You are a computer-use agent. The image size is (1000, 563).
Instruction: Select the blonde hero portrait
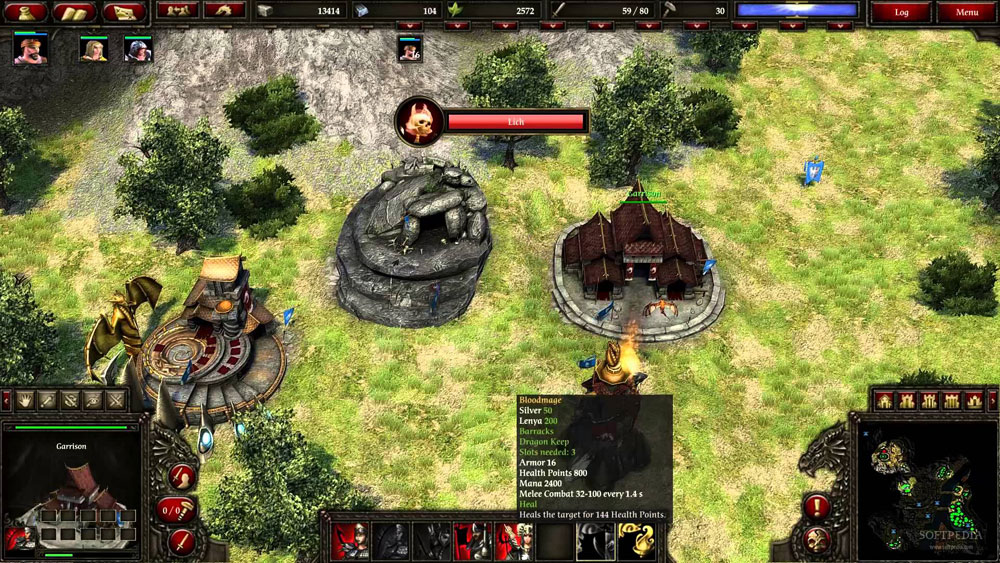pos(94,49)
